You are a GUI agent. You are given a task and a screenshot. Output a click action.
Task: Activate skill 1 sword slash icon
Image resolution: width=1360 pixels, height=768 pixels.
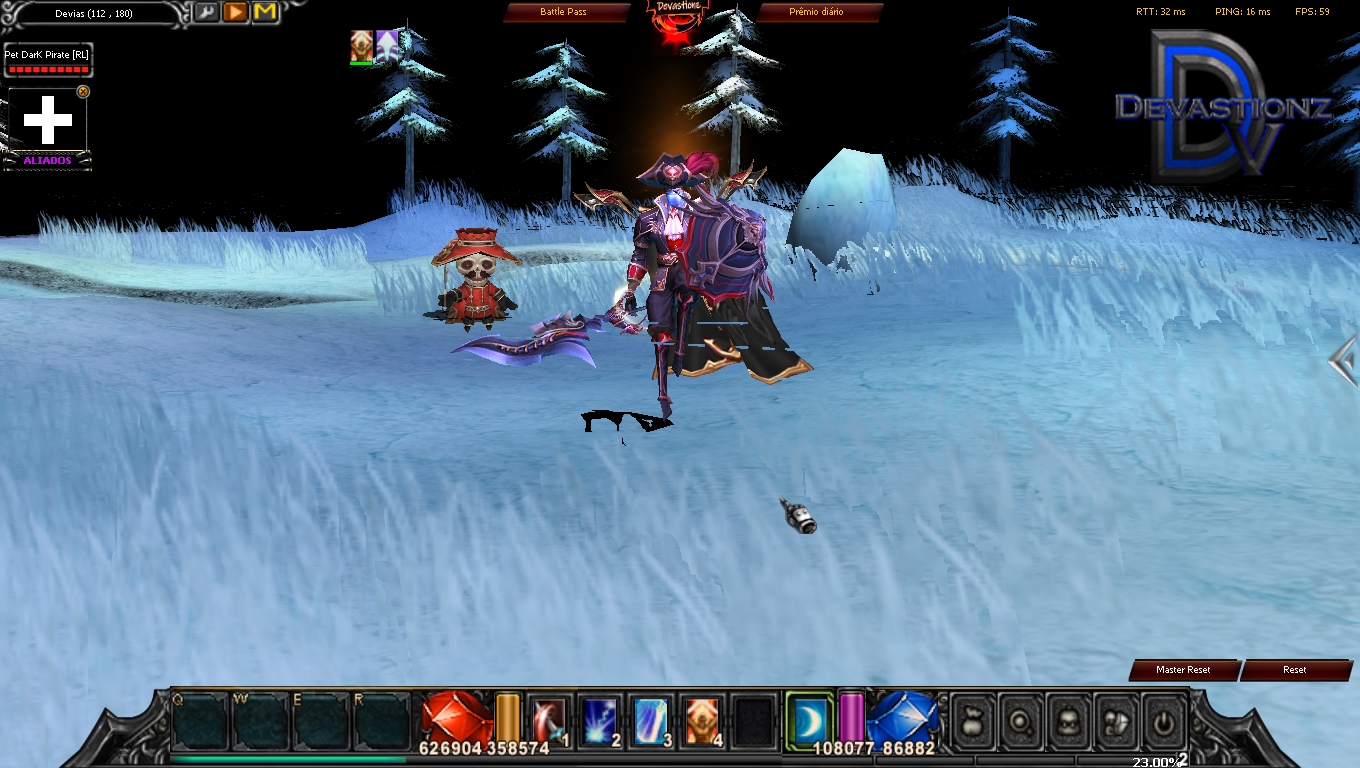click(547, 720)
